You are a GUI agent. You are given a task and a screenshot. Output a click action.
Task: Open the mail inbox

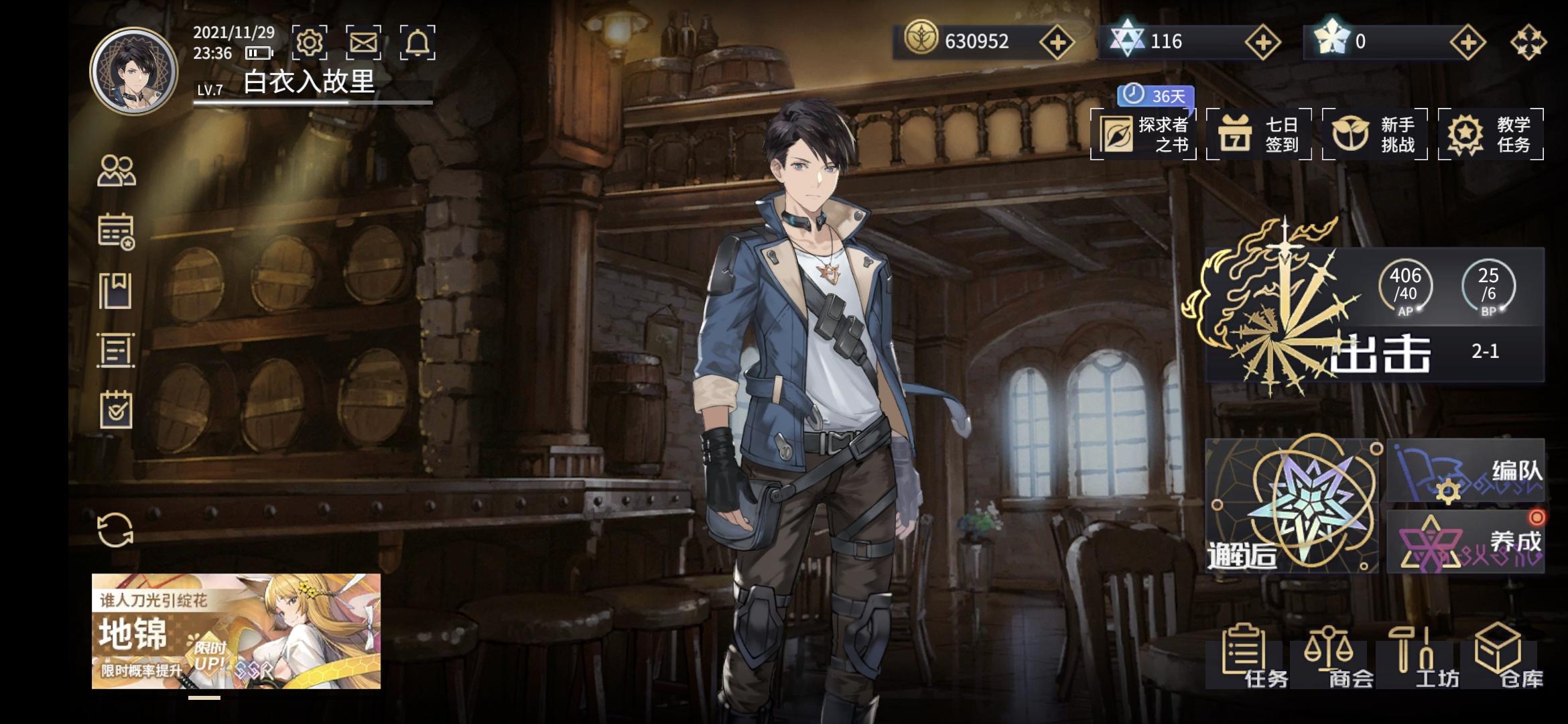pos(363,42)
